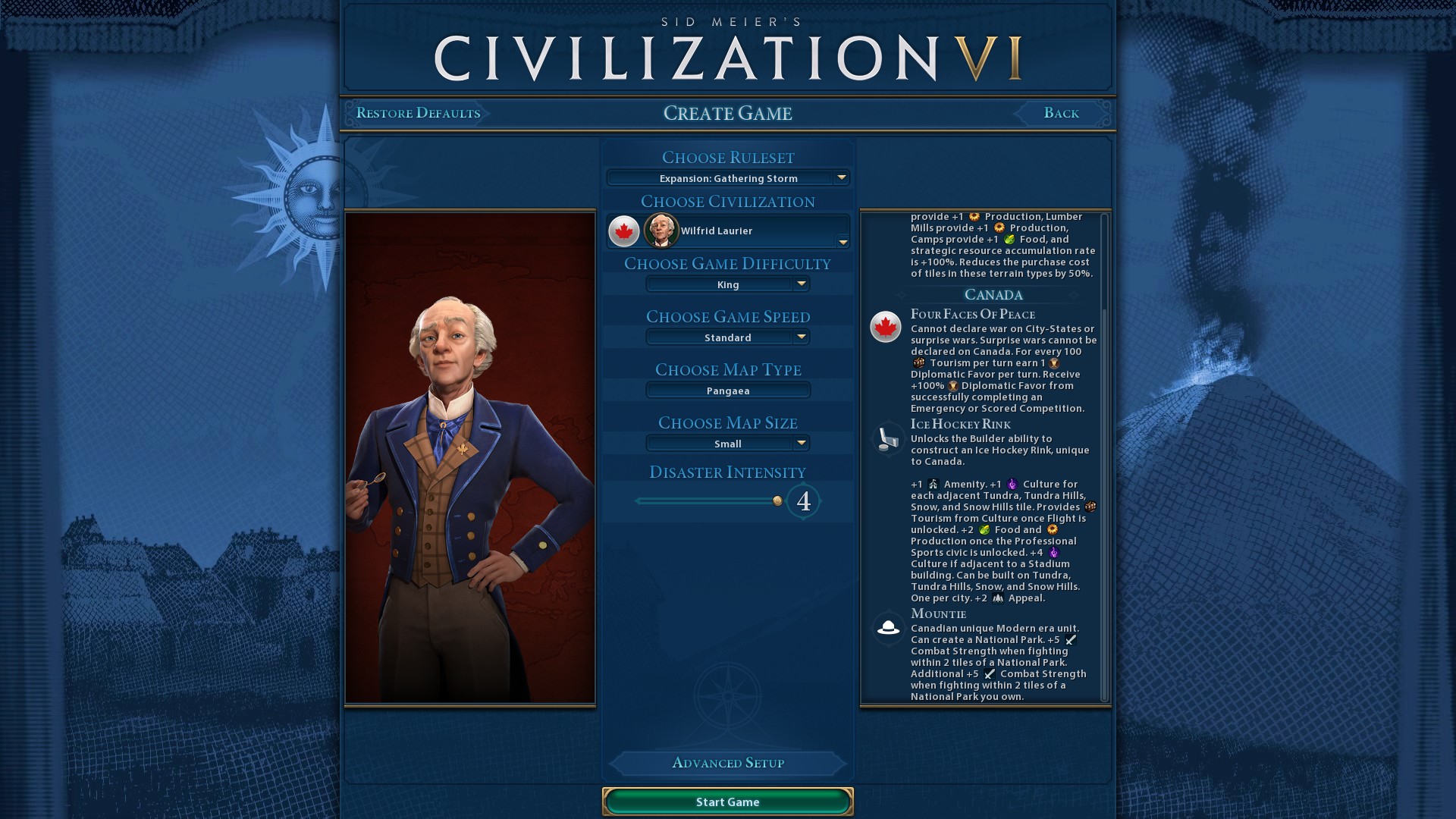Open the Advanced Setup options
Viewport: 1456px width, 819px height.
[x=727, y=763]
